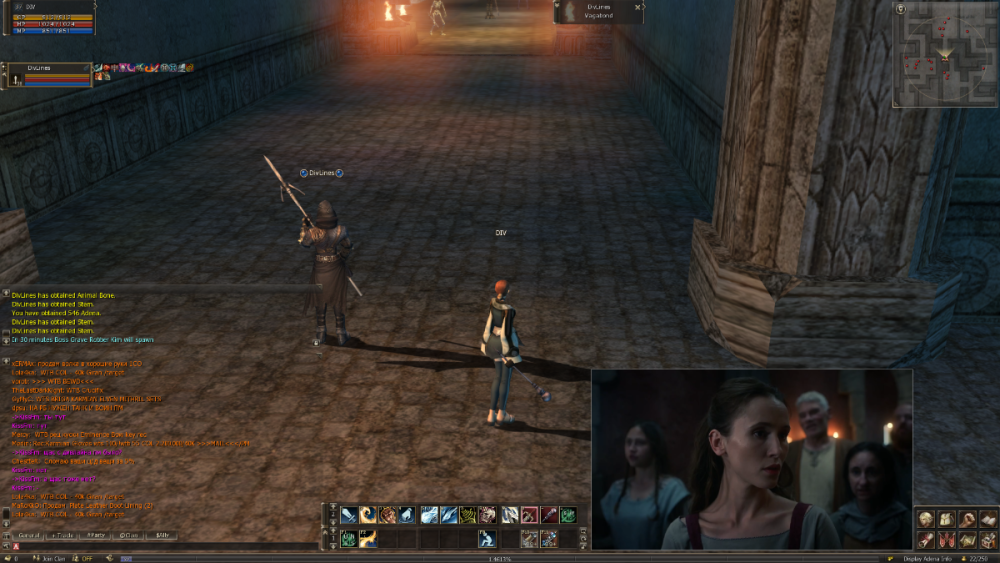Activate the sitting figure action slot
This screenshot has height=563, width=1000.
click(x=487, y=539)
